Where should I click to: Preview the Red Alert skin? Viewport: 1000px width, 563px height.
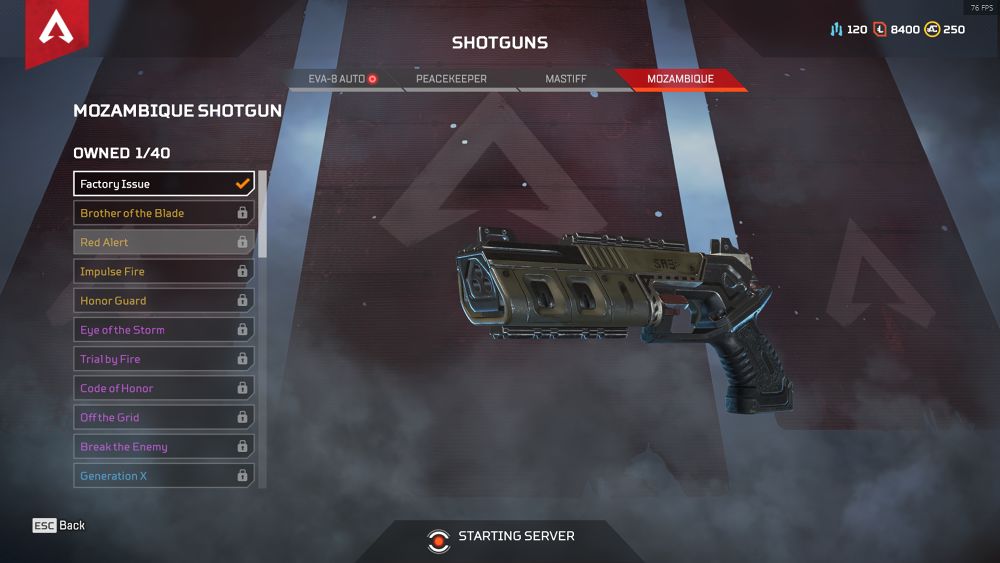coord(164,242)
